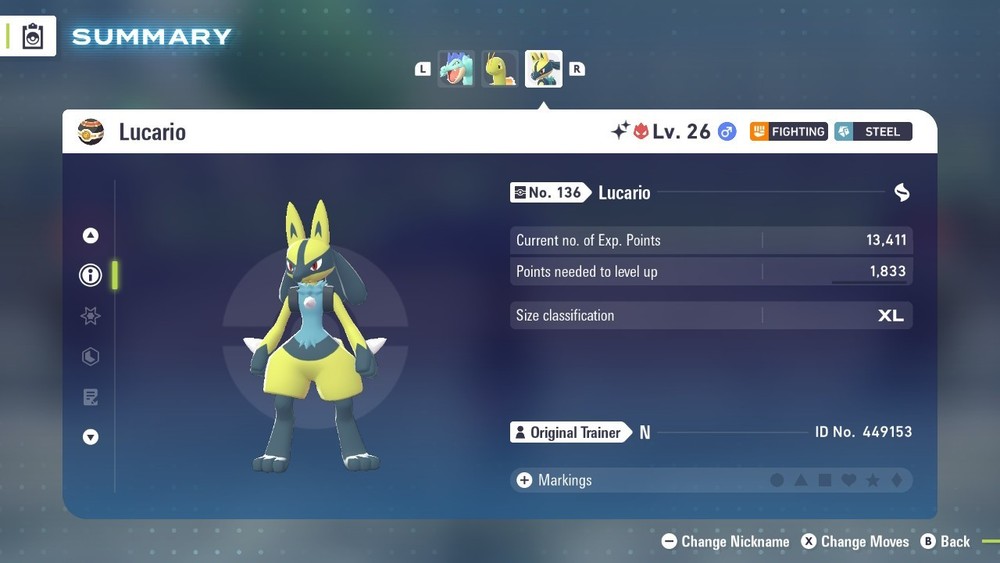Toggle the star marking symbol
The image size is (1000, 563).
coord(873,481)
